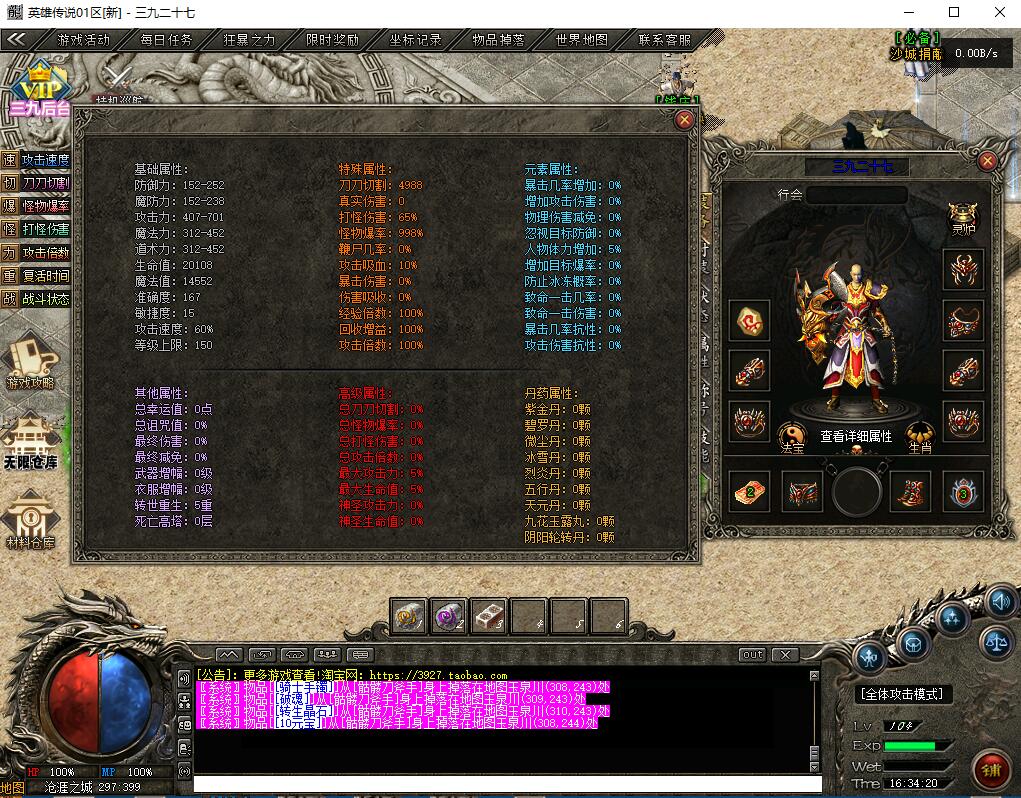Open the VIP 三九后台 icon

[37, 88]
